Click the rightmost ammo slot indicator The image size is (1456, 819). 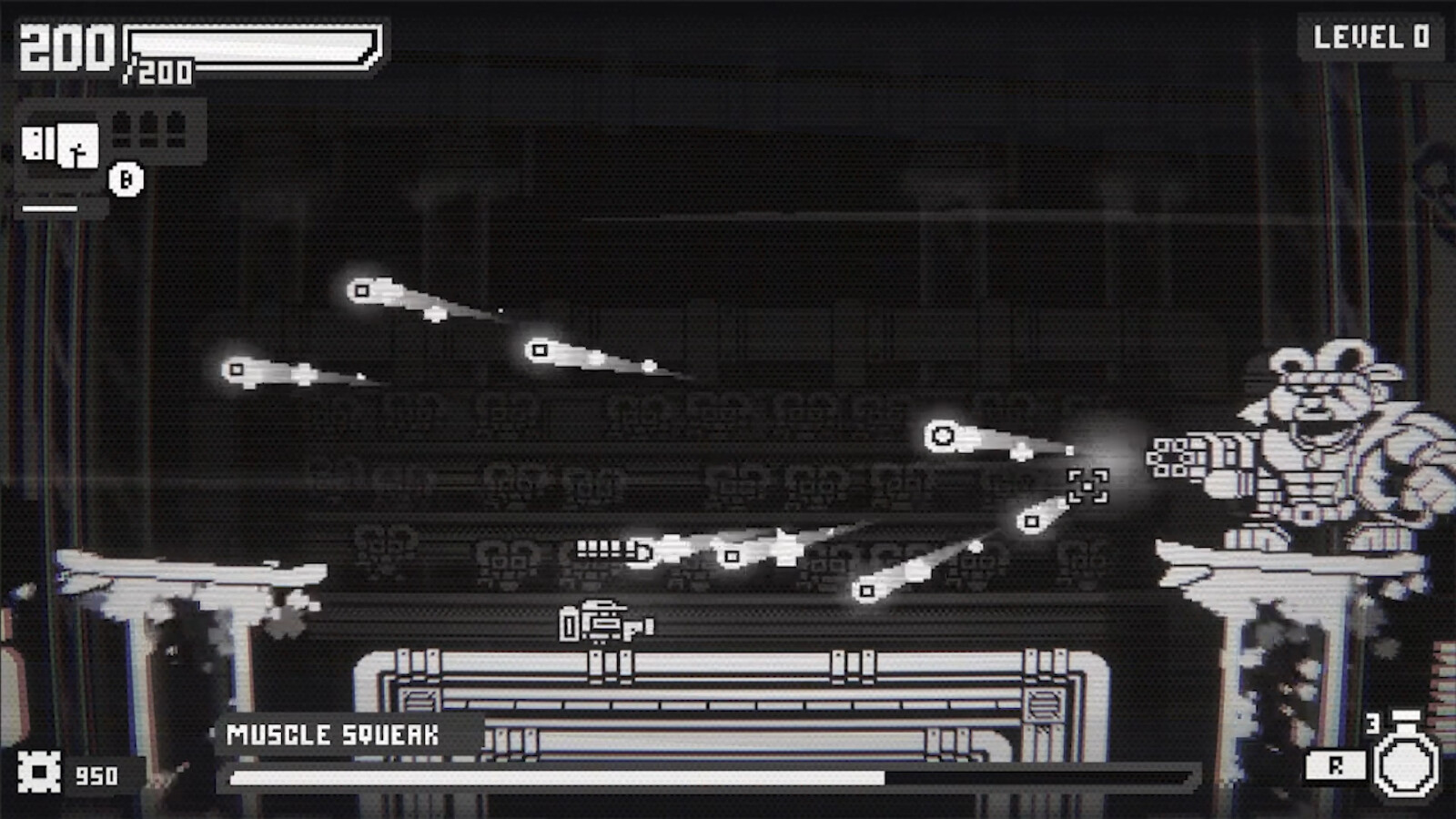coord(177,127)
